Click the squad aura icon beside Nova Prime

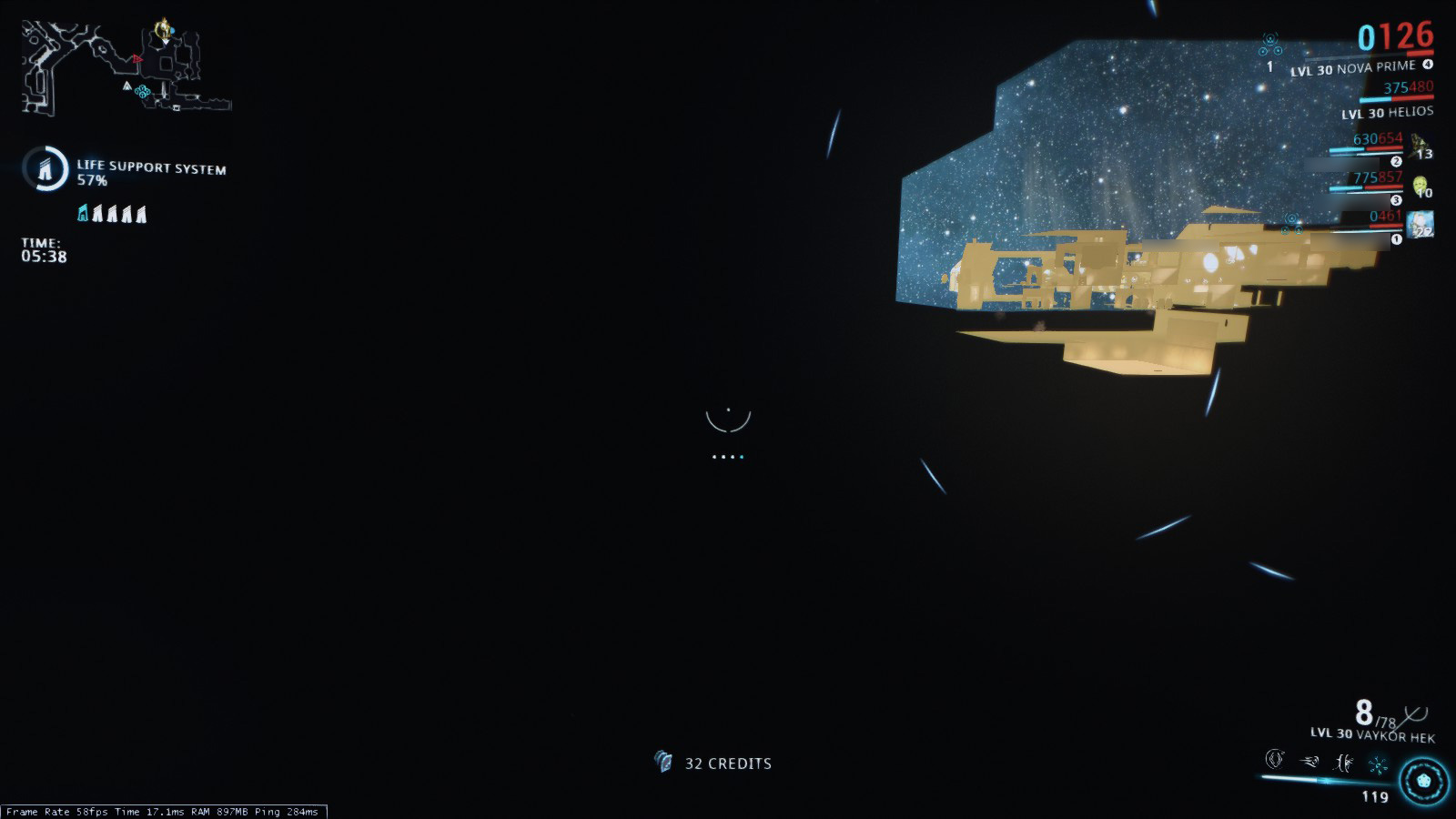tap(1270, 45)
